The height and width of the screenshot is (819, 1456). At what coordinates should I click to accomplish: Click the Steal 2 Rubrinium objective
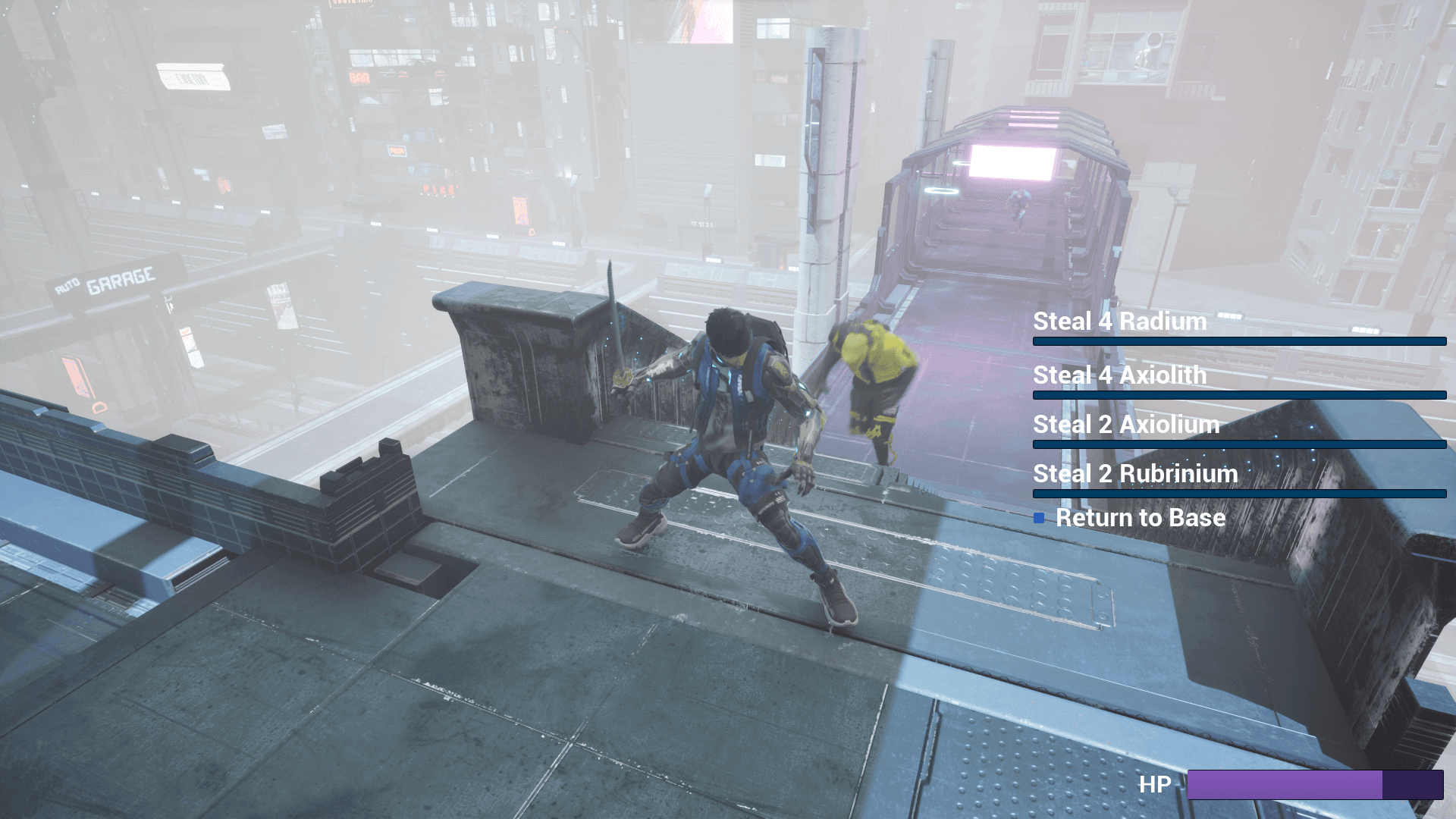click(x=1135, y=474)
